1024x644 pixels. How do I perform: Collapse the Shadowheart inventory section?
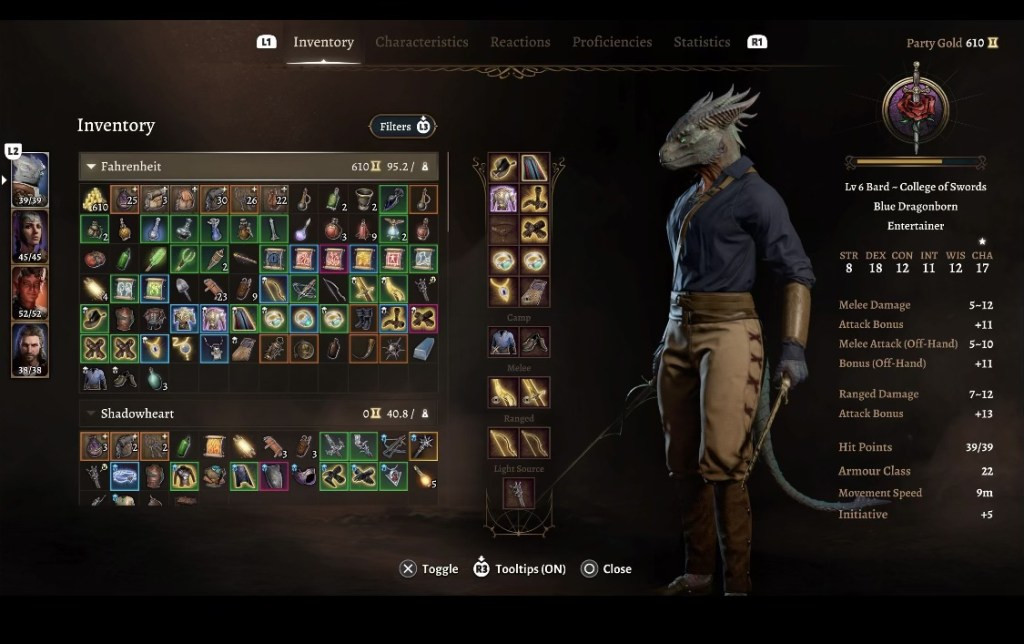click(92, 413)
